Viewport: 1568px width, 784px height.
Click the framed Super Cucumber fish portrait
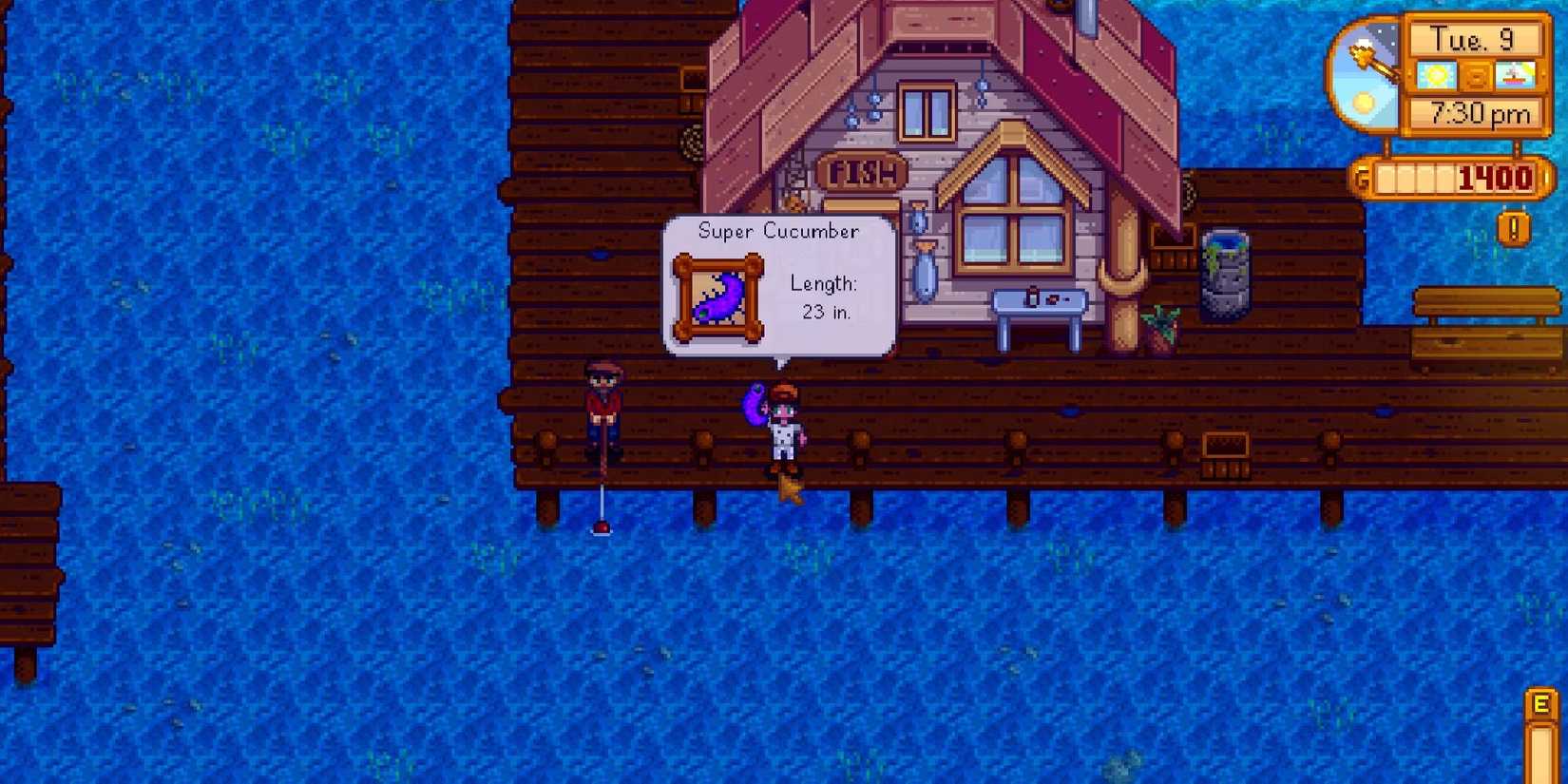(719, 296)
